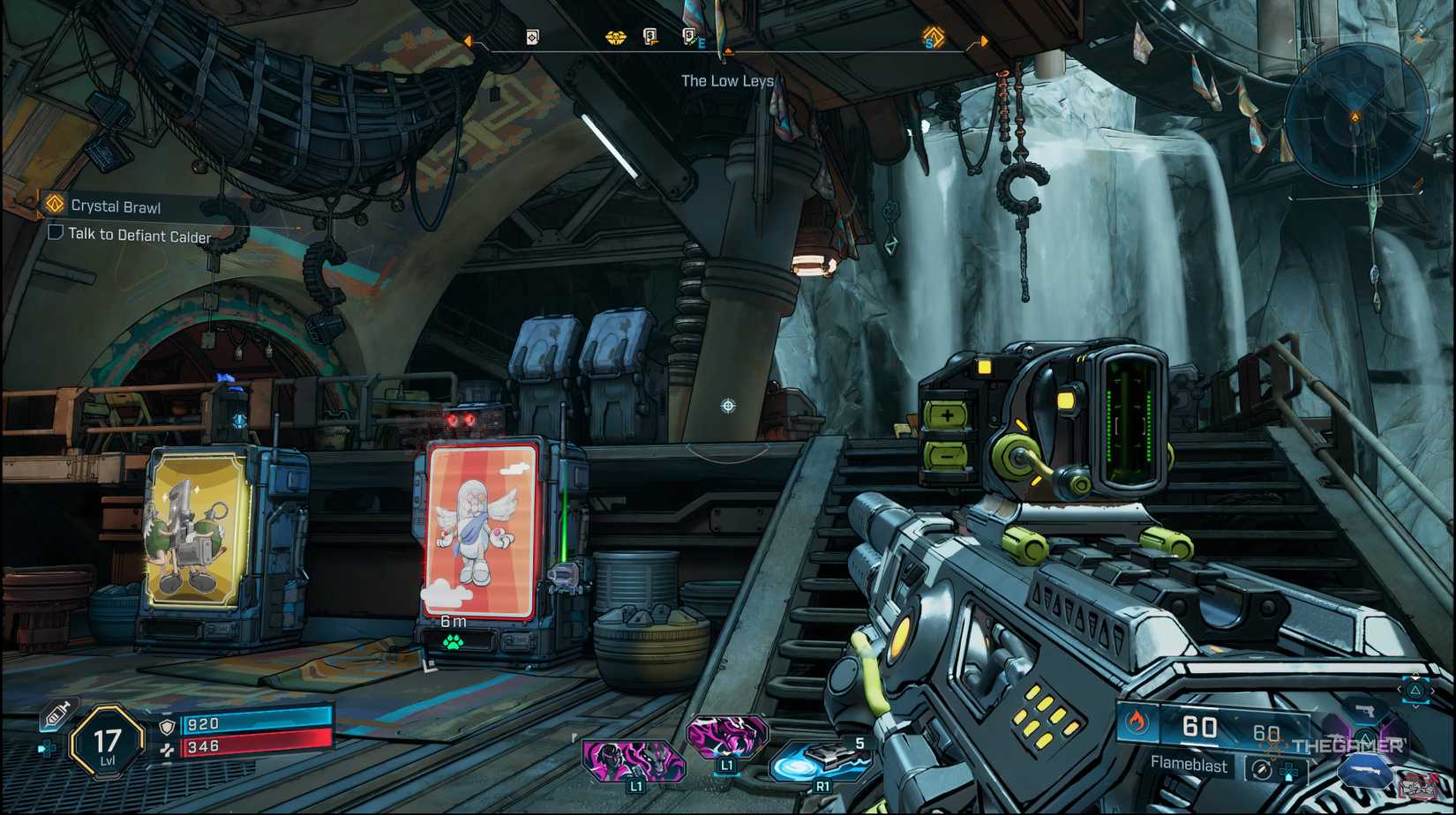Select the orange quest marker on the compass

(933, 37)
